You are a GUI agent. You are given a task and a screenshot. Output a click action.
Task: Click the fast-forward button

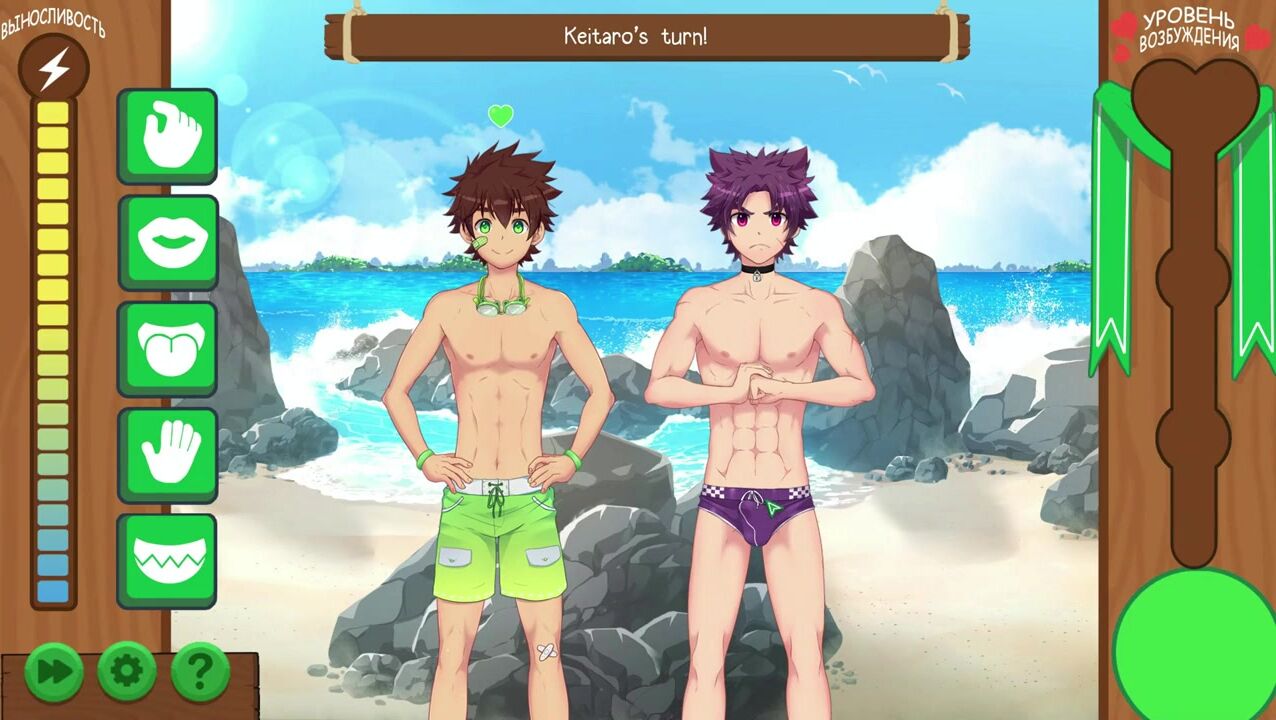click(53, 671)
